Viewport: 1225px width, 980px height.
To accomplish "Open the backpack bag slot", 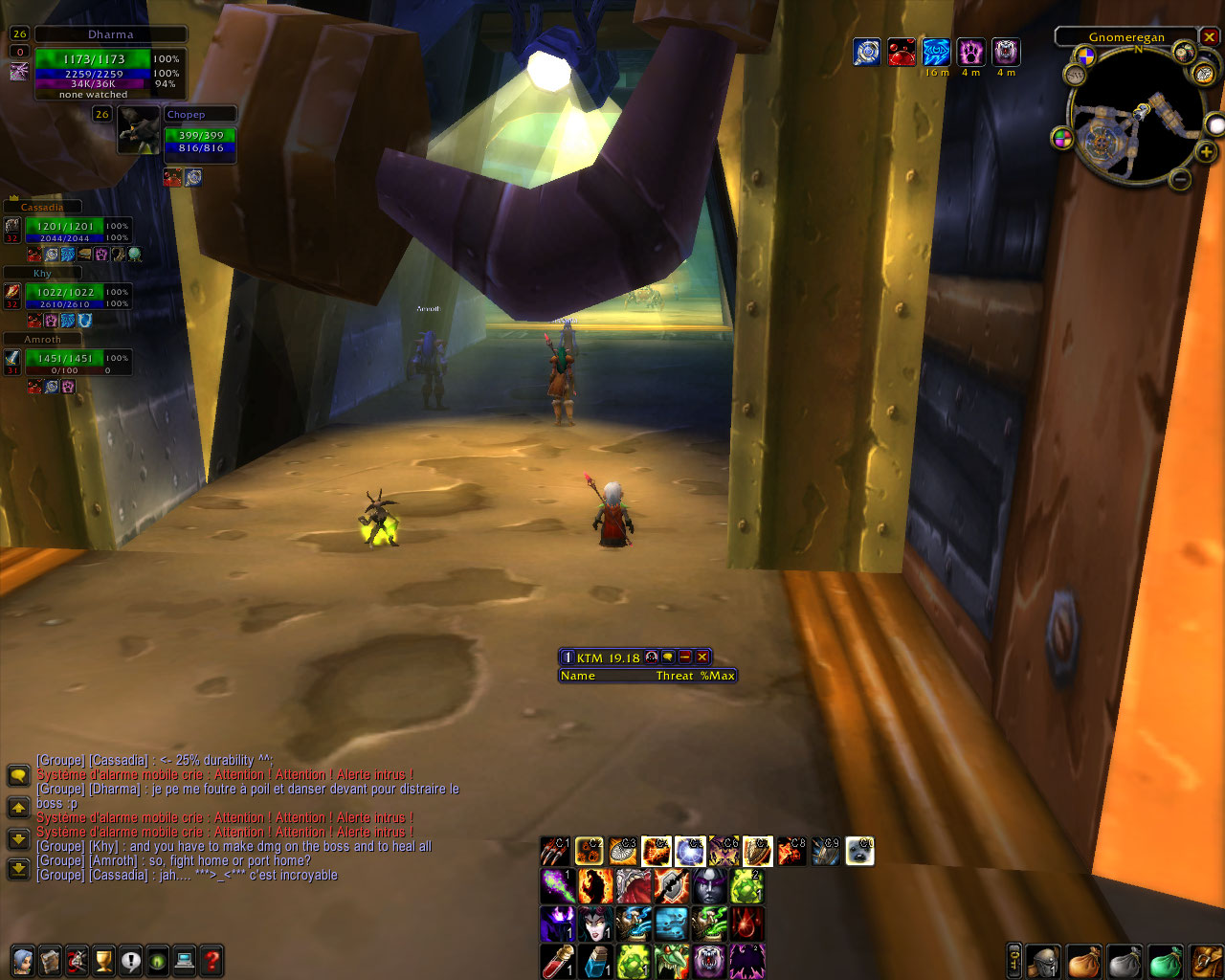I will [x=1206, y=961].
